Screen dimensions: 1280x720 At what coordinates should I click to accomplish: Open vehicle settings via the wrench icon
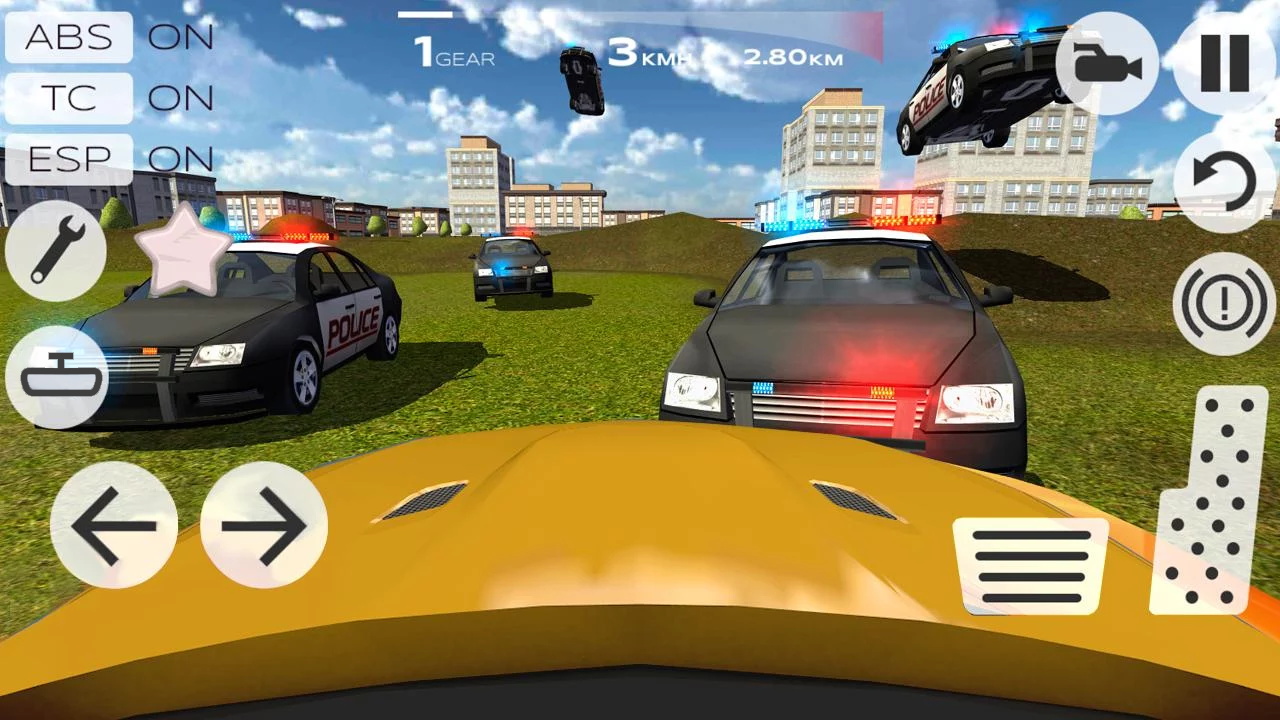(57, 247)
